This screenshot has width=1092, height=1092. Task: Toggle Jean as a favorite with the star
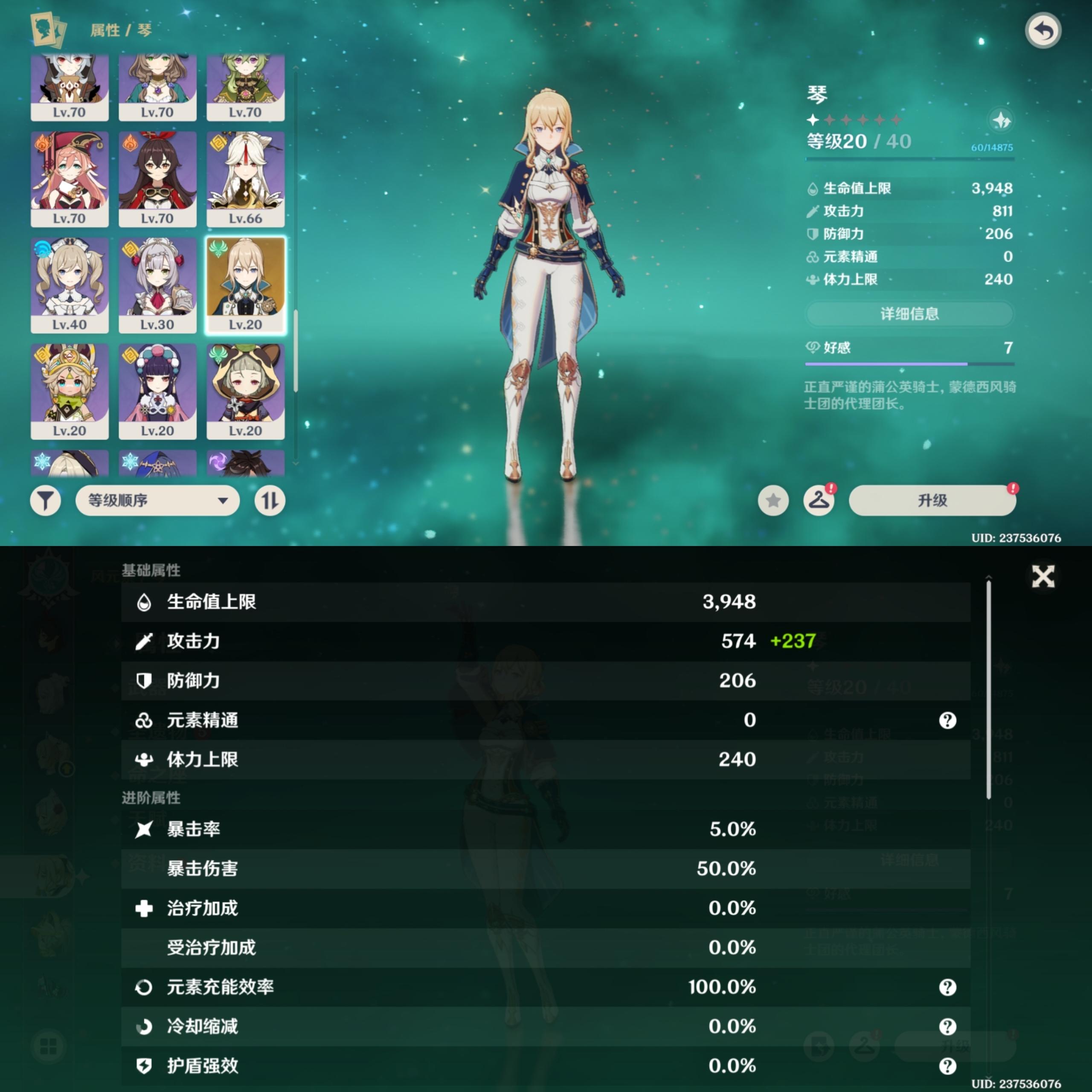[774, 500]
